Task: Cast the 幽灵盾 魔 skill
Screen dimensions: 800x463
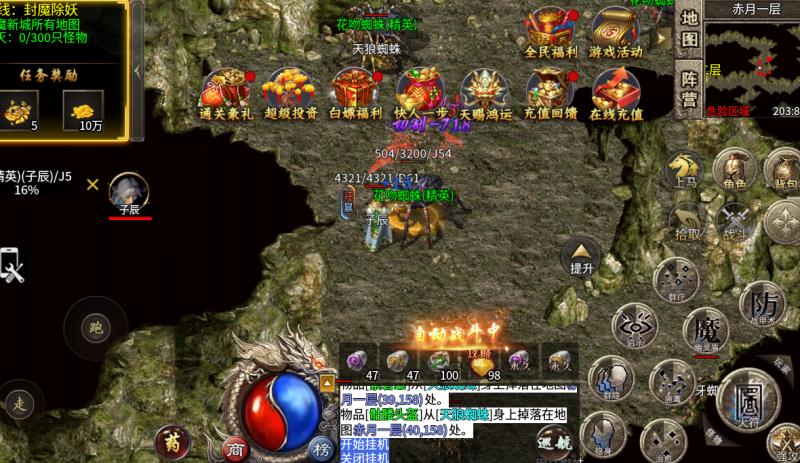Action: (x=706, y=328)
